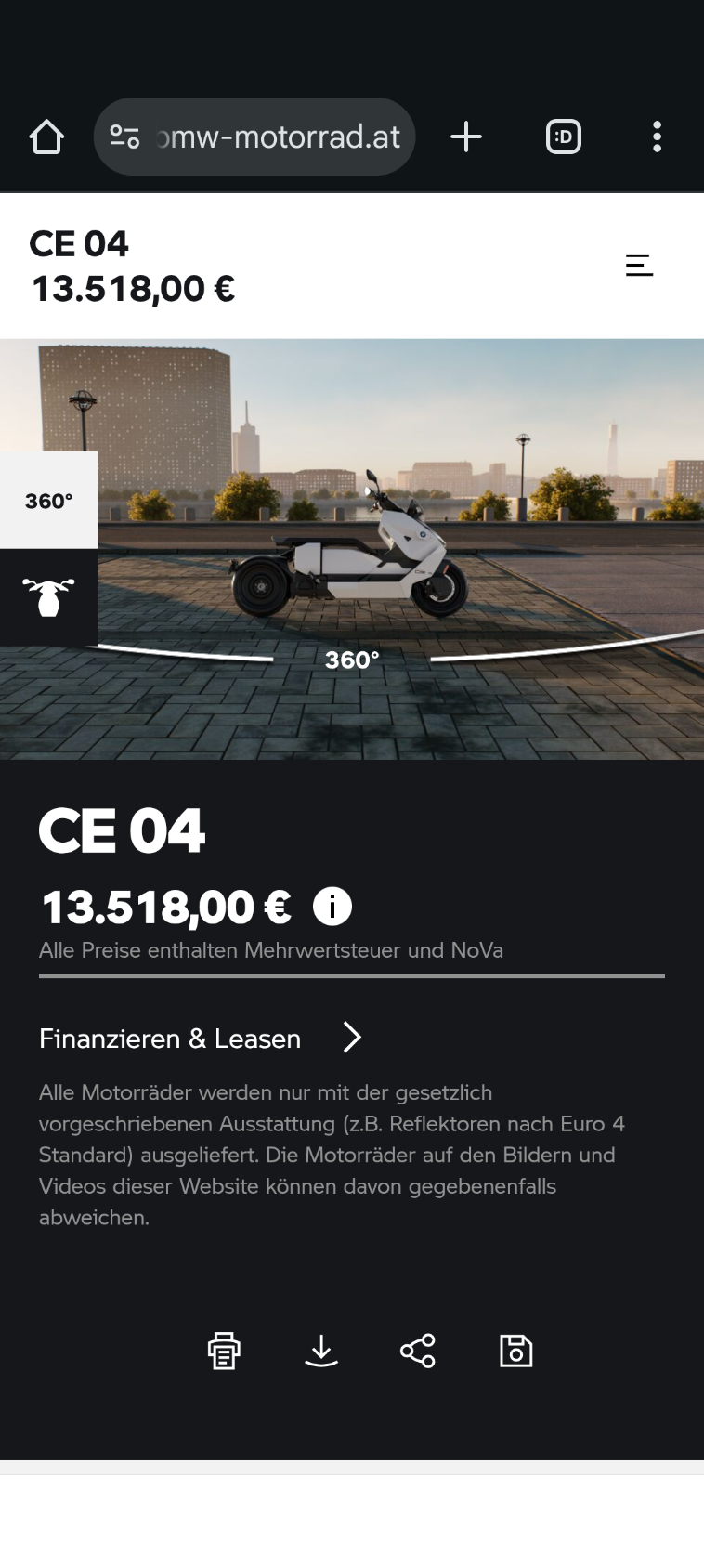This screenshot has height=1568, width=704.
Task: Share the configuration
Action: point(418,1351)
